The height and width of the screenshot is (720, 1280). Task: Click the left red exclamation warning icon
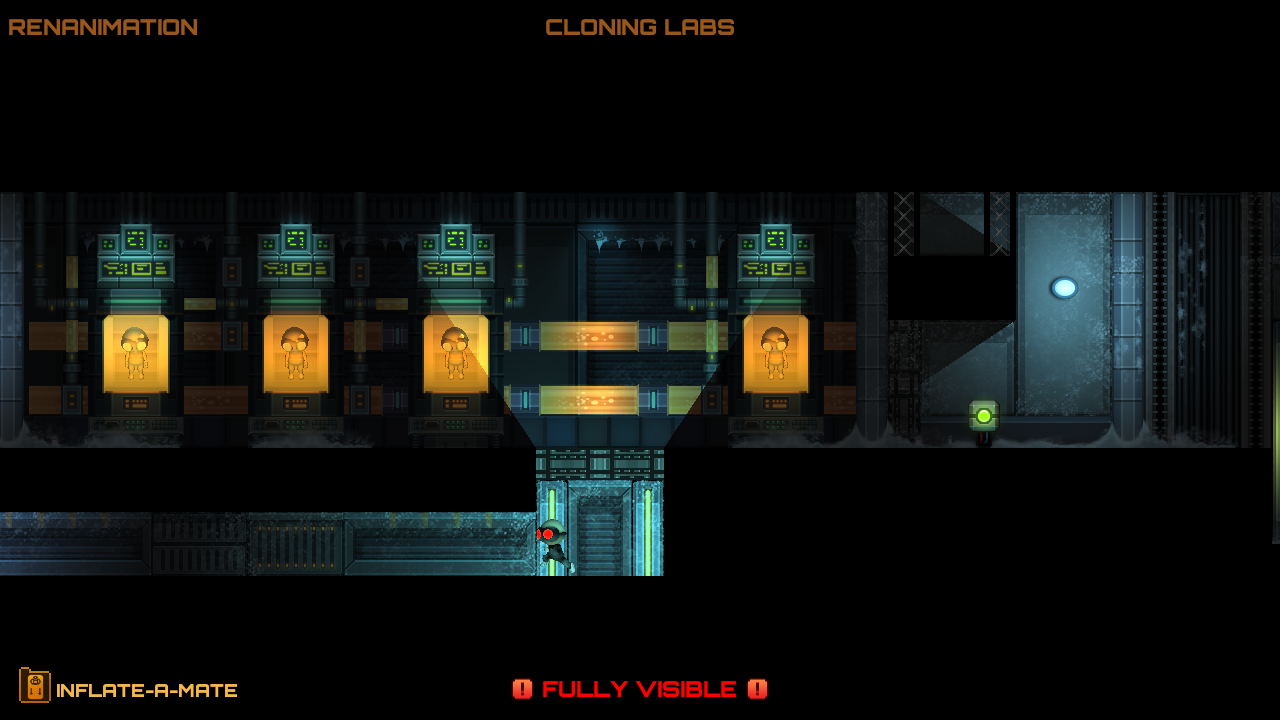(522, 689)
